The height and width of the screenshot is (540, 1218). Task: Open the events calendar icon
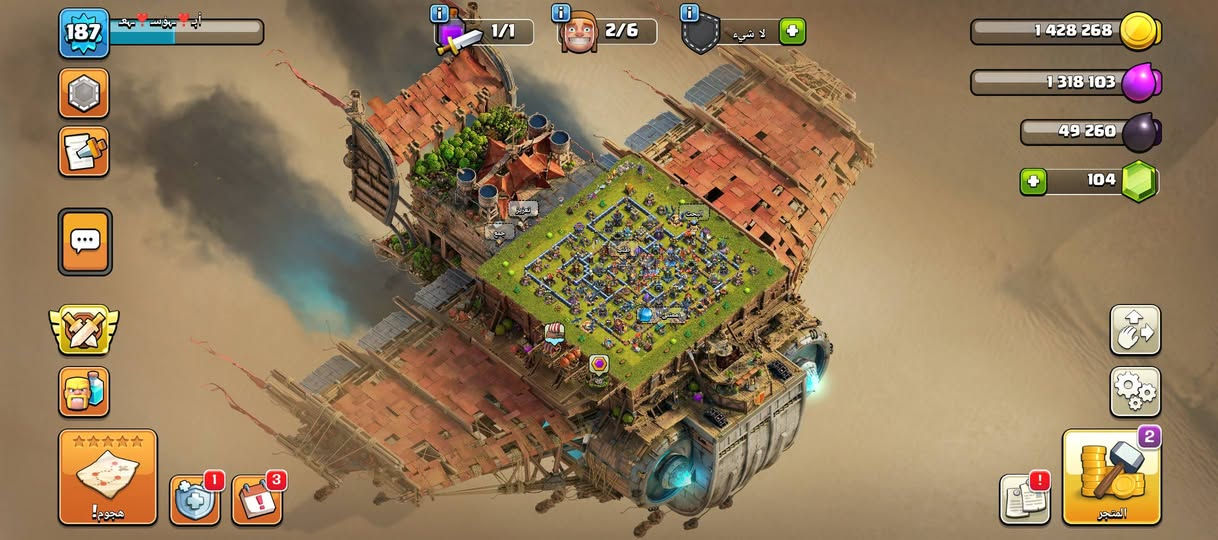257,499
